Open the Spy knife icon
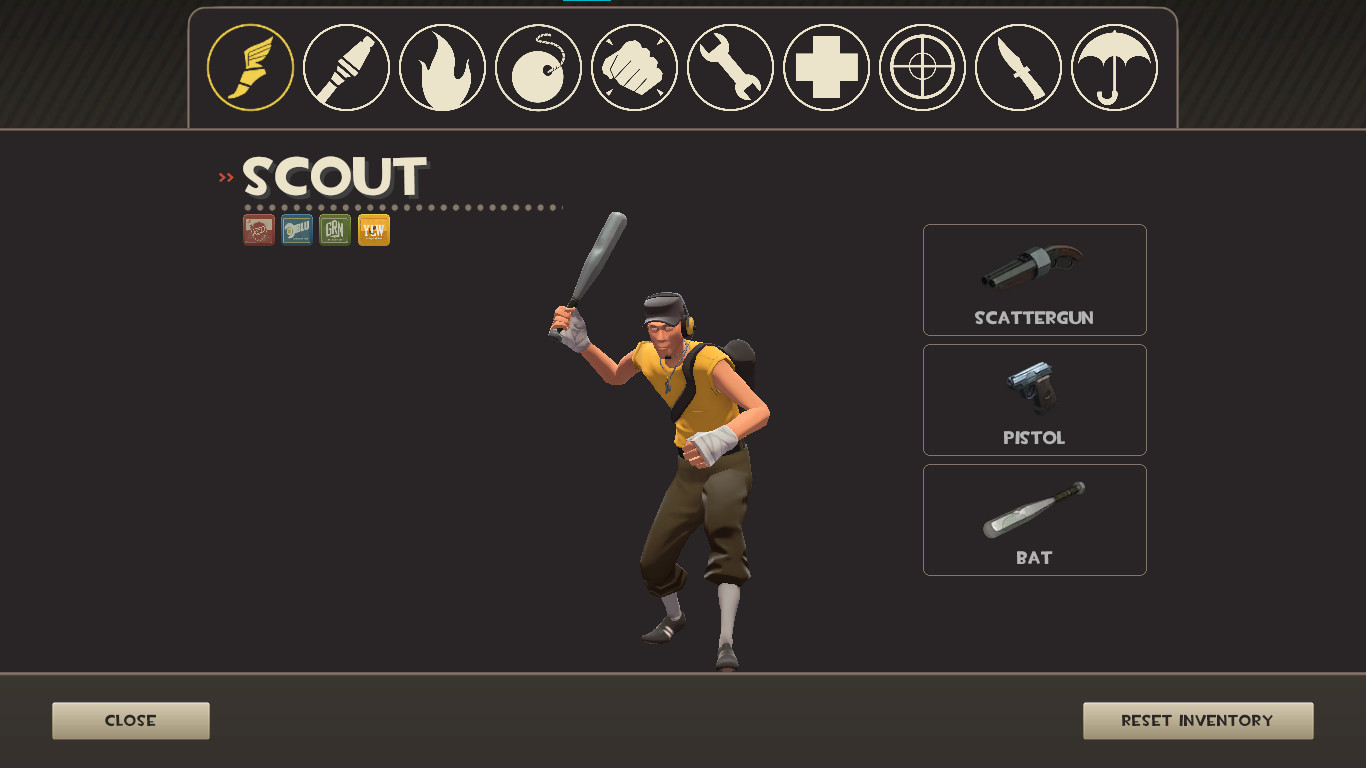This screenshot has width=1366, height=768. [1018, 67]
